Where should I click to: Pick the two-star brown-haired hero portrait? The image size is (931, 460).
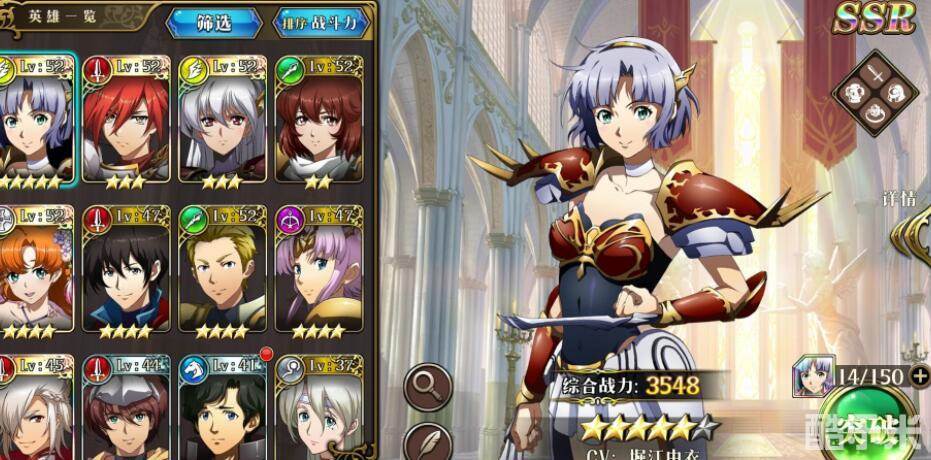[x=318, y=118]
